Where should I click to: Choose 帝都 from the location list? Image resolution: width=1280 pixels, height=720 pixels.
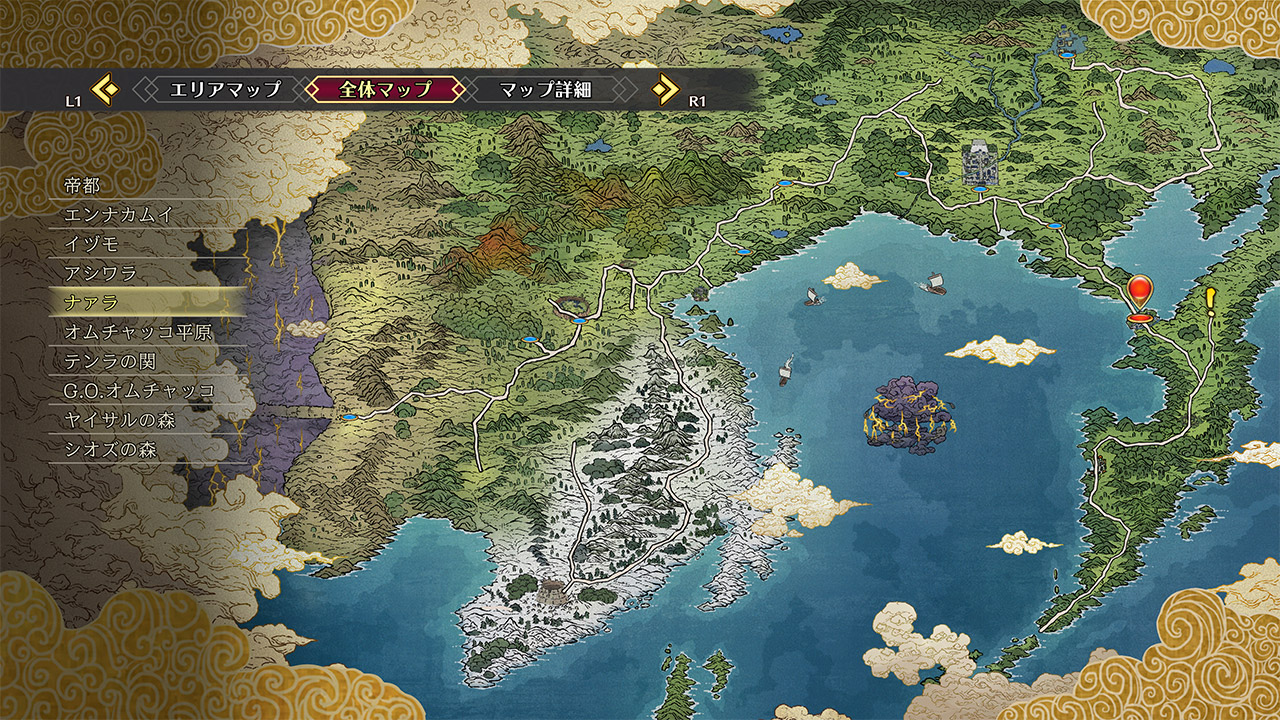[x=83, y=186]
